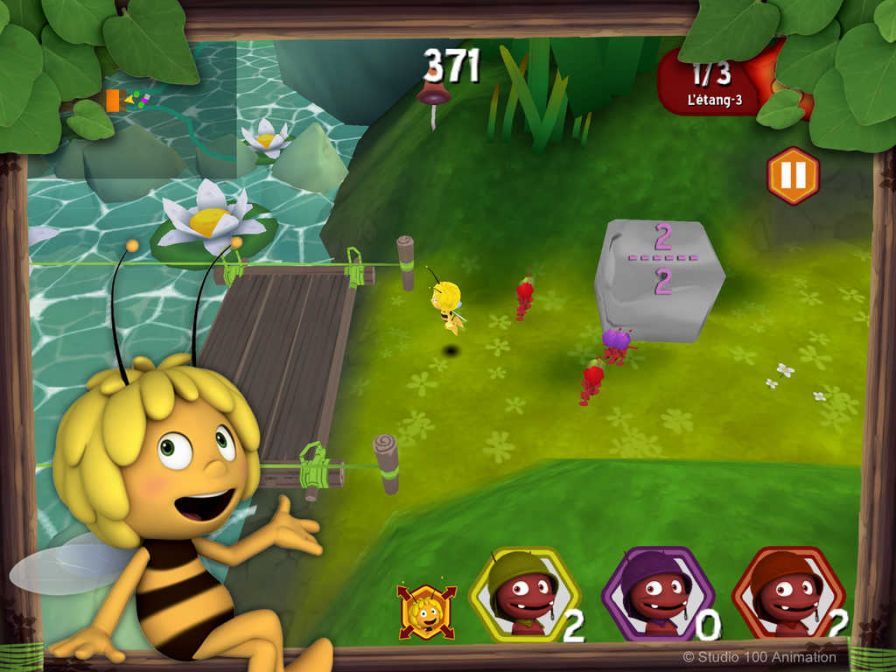Choose the purple-helmet ant soldier hexagon
Image resolution: width=896 pixels, height=672 pixels.
pyautogui.click(x=657, y=596)
